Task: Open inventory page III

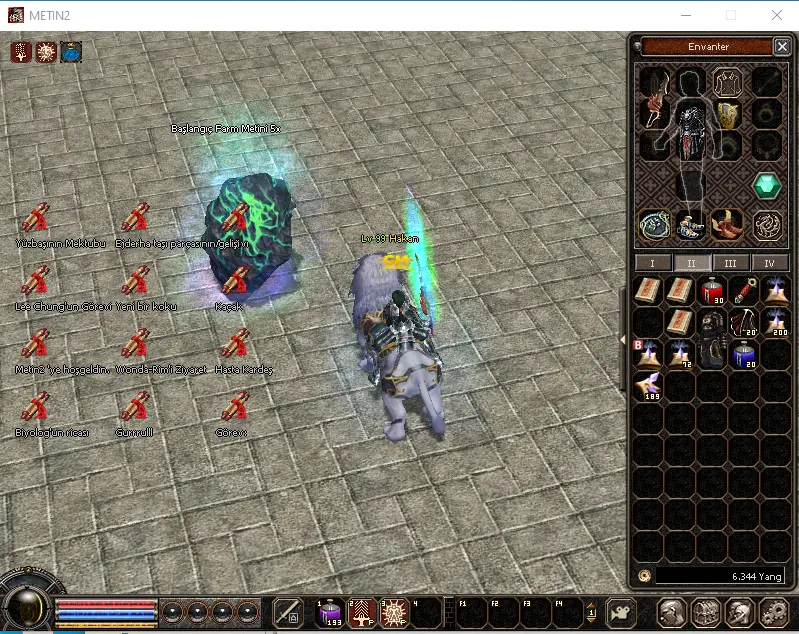Action: point(730,263)
